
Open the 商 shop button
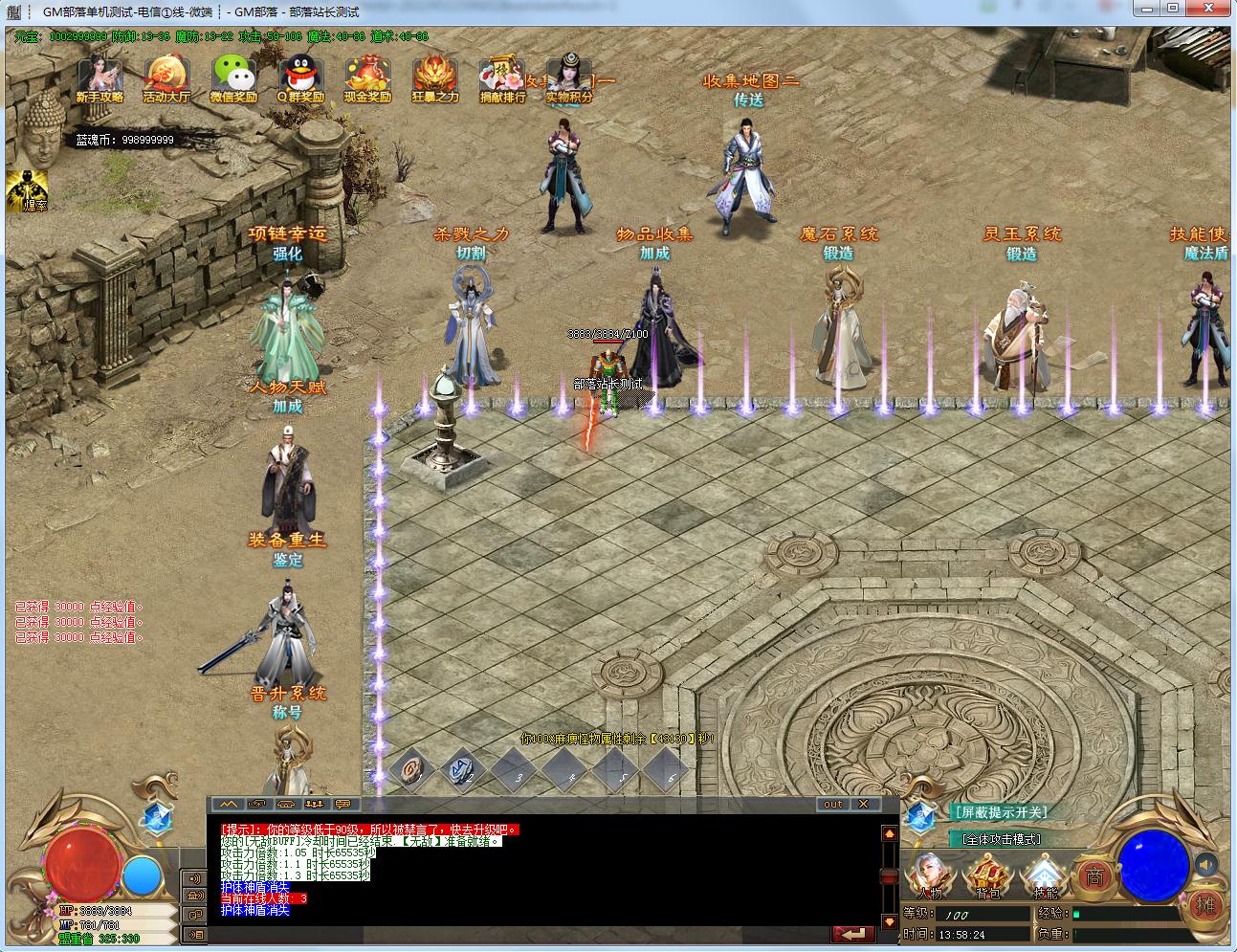(1094, 875)
